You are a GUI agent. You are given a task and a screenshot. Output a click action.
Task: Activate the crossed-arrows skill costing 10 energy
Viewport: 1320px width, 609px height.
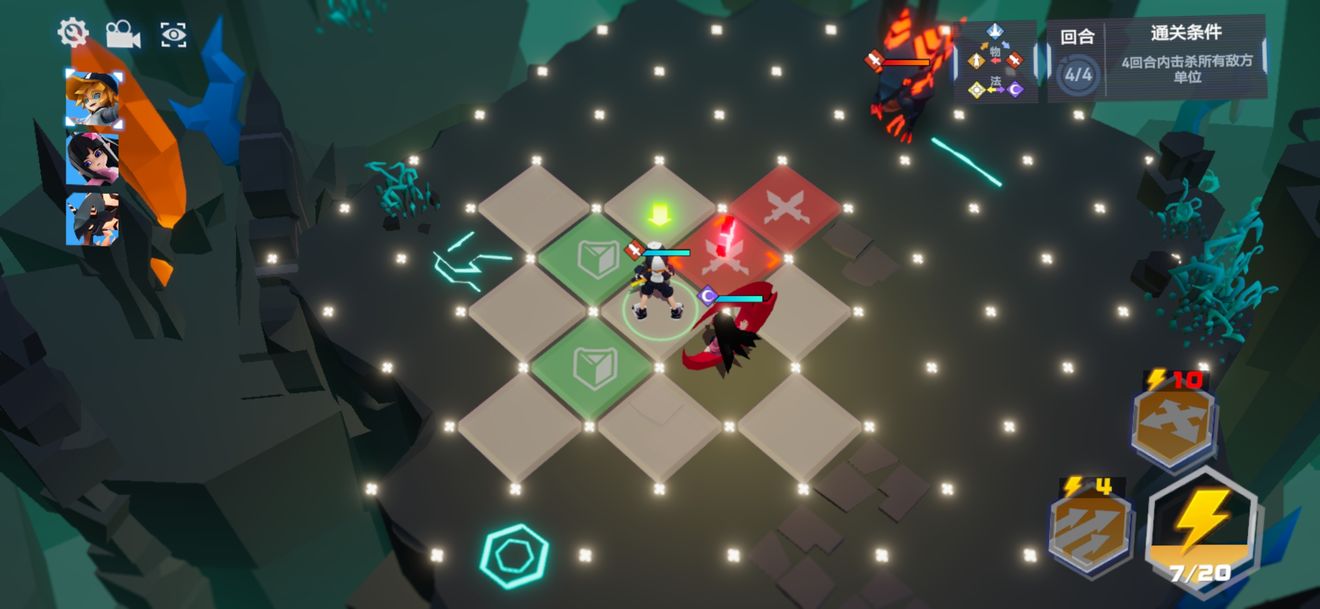(1173, 422)
